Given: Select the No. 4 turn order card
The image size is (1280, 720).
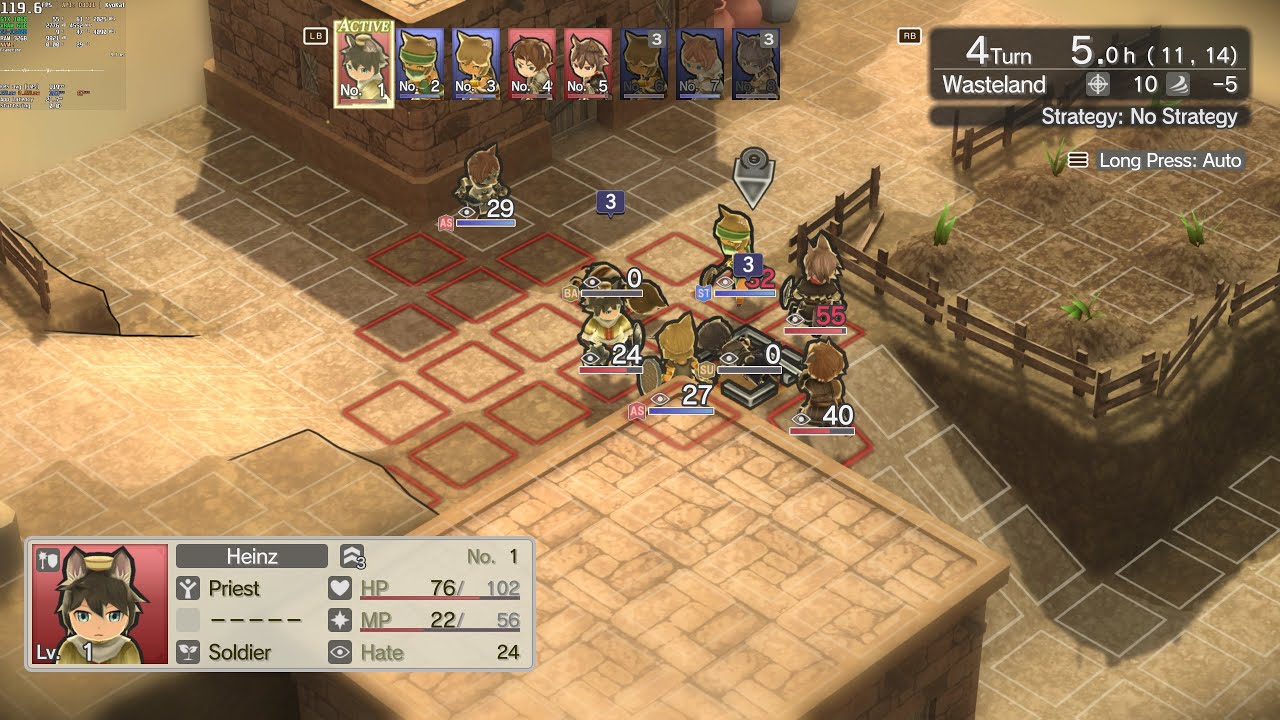Looking at the screenshot, I should click(532, 63).
